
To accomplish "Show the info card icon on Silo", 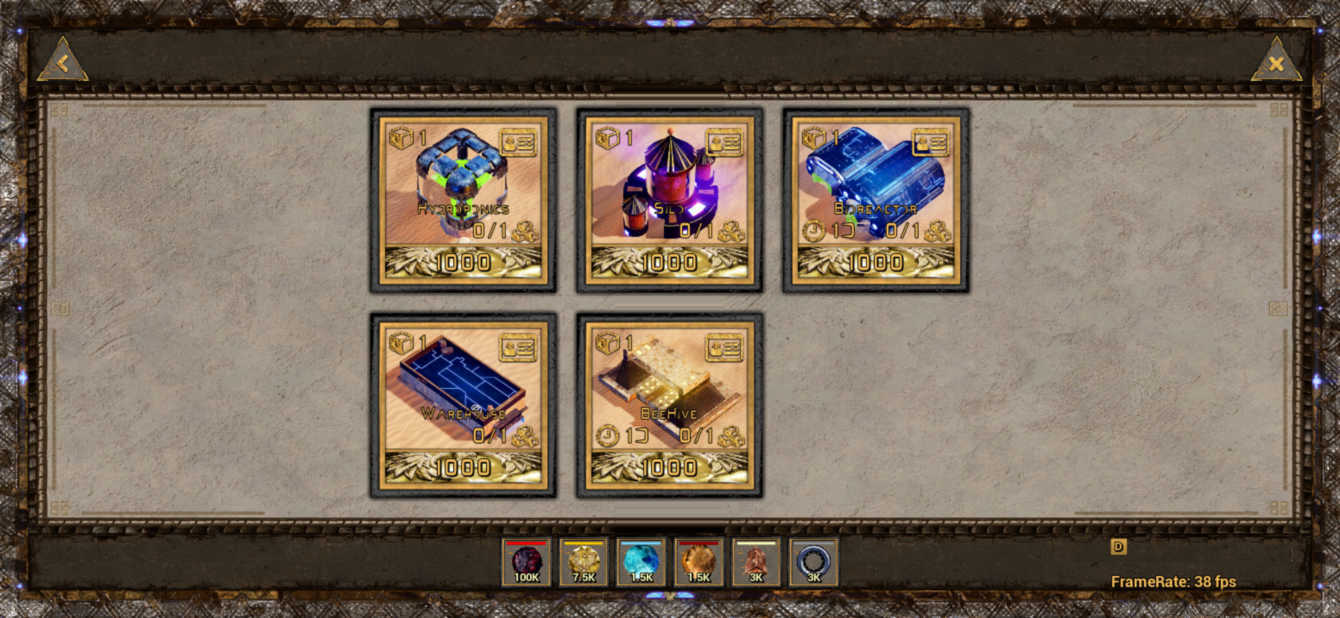I will [724, 142].
